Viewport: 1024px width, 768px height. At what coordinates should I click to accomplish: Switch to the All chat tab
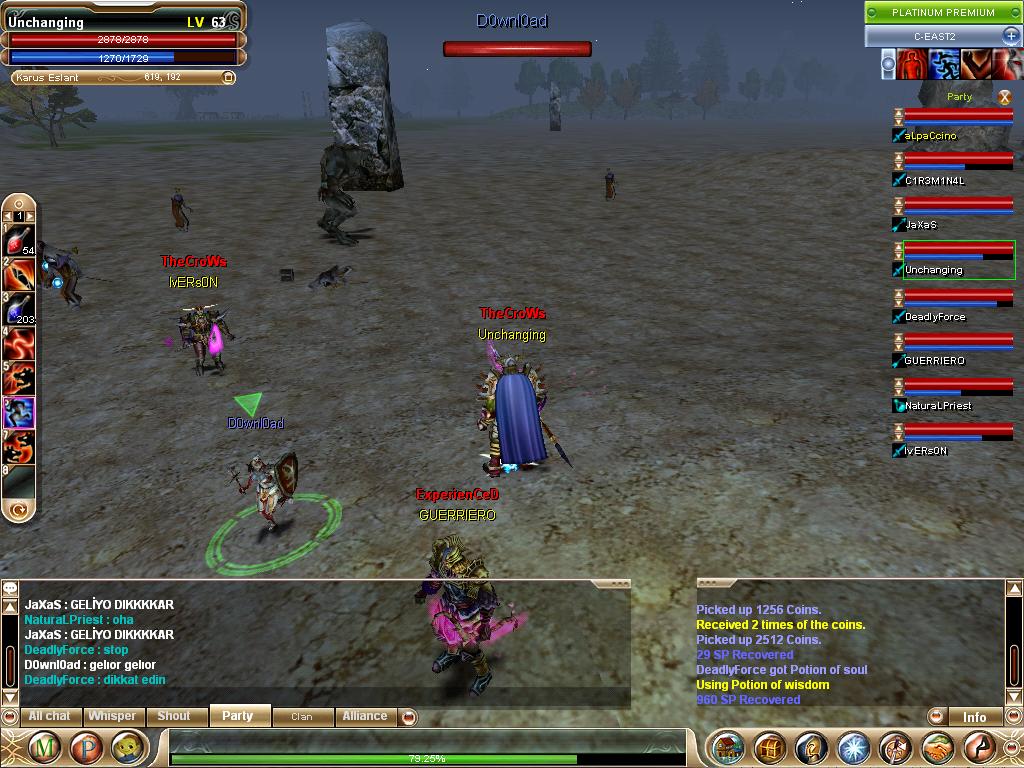(x=49, y=716)
